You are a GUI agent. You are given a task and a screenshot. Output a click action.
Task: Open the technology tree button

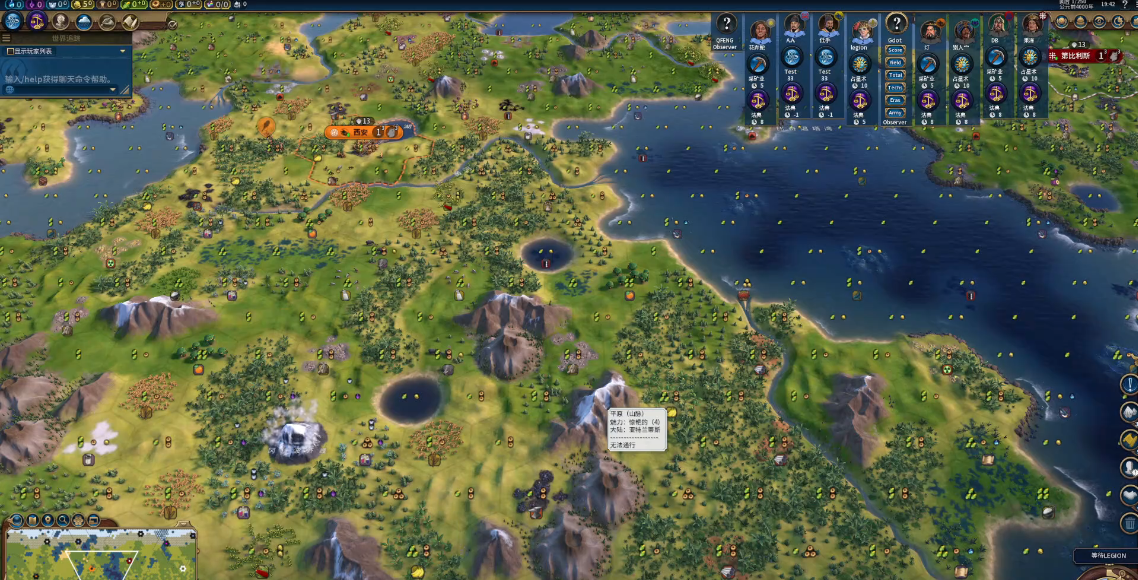[x=13, y=21]
